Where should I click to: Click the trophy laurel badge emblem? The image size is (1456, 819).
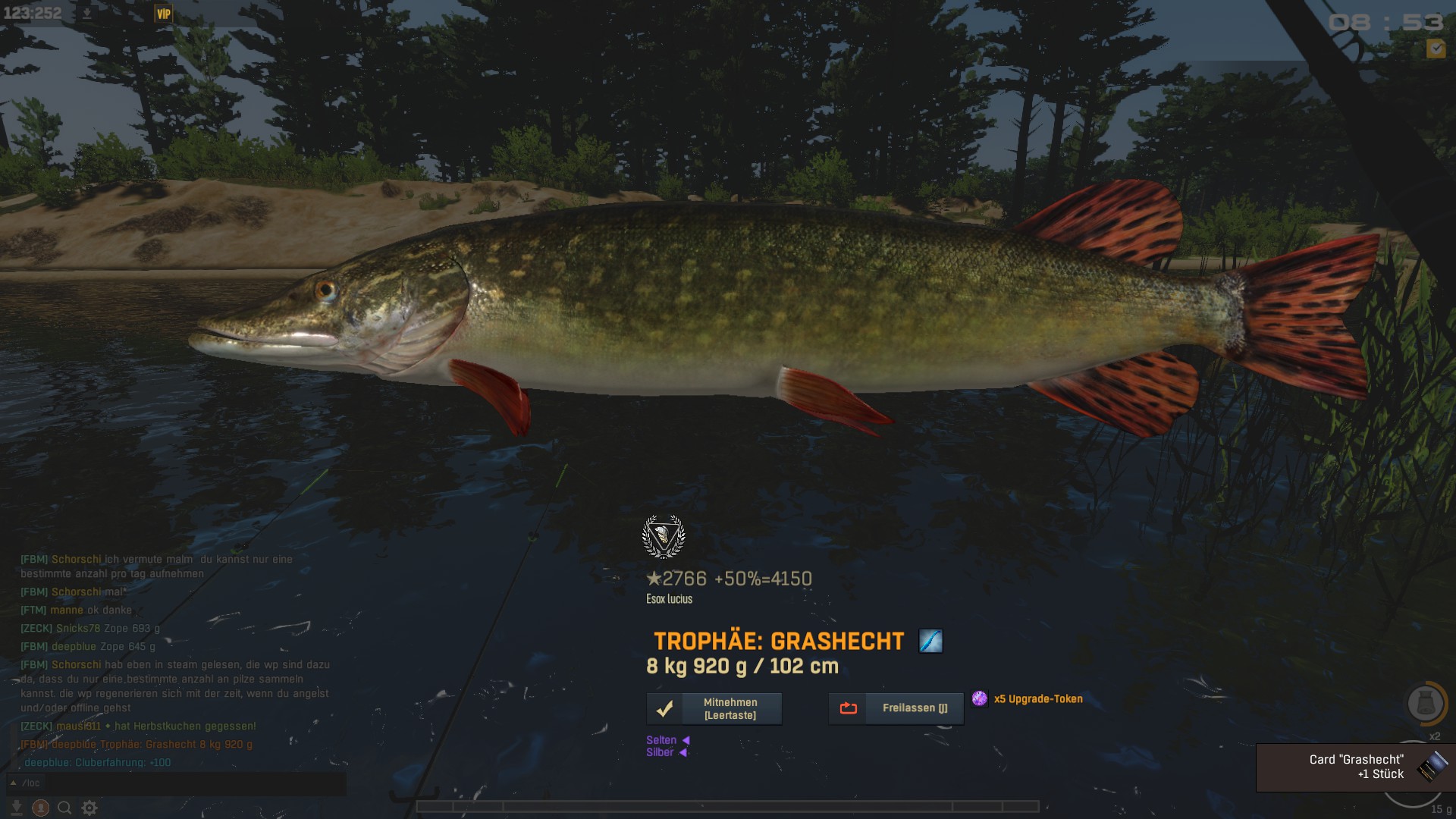[664, 537]
